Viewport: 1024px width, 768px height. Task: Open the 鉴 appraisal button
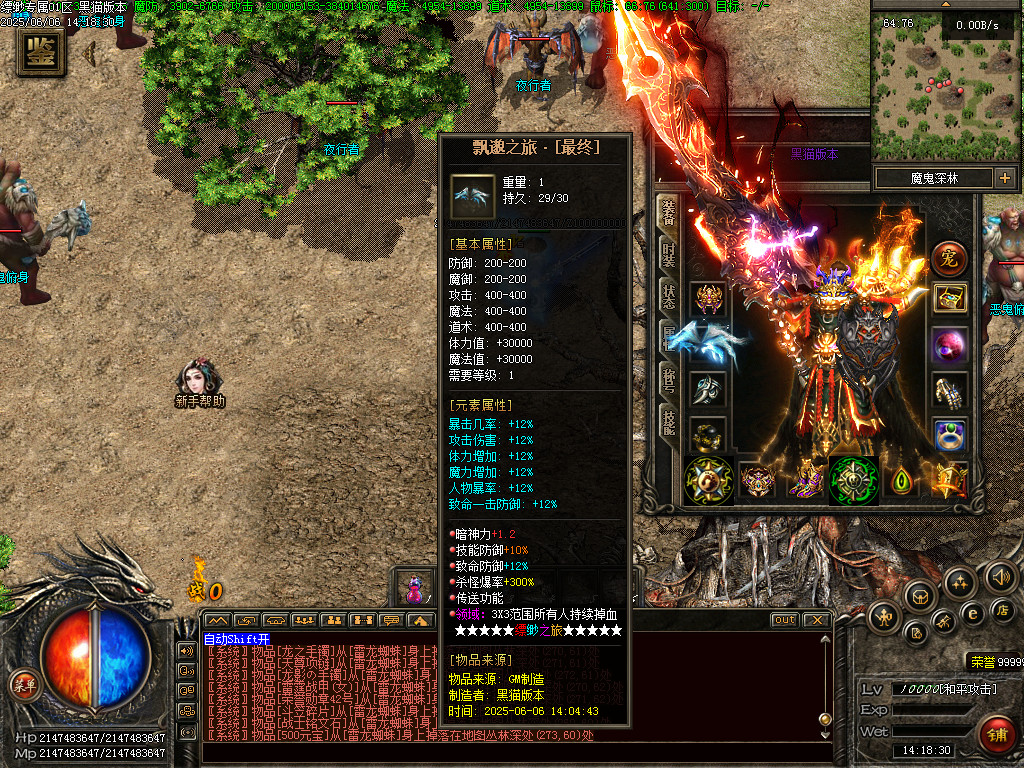[x=41, y=52]
